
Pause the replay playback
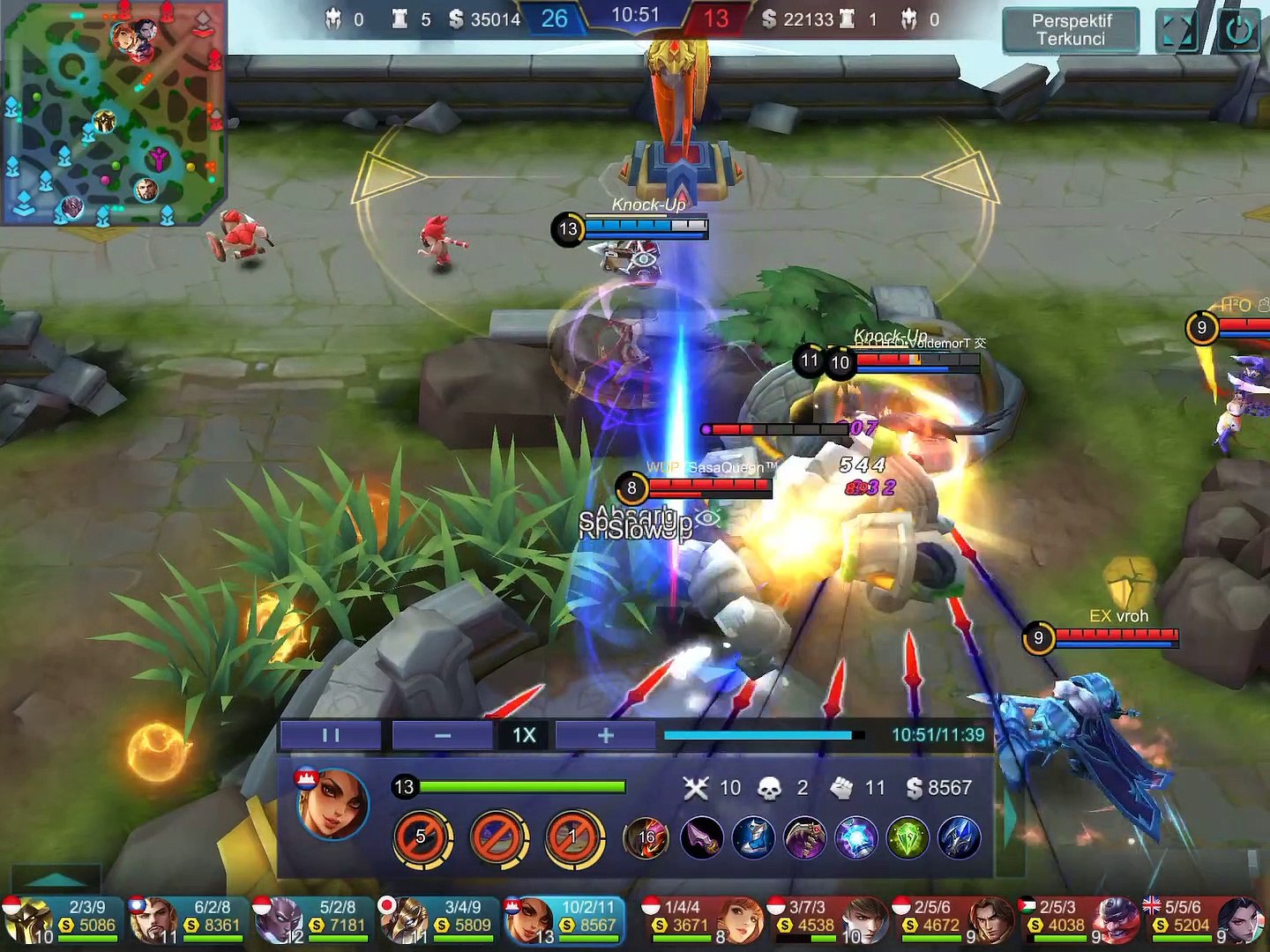point(331,735)
